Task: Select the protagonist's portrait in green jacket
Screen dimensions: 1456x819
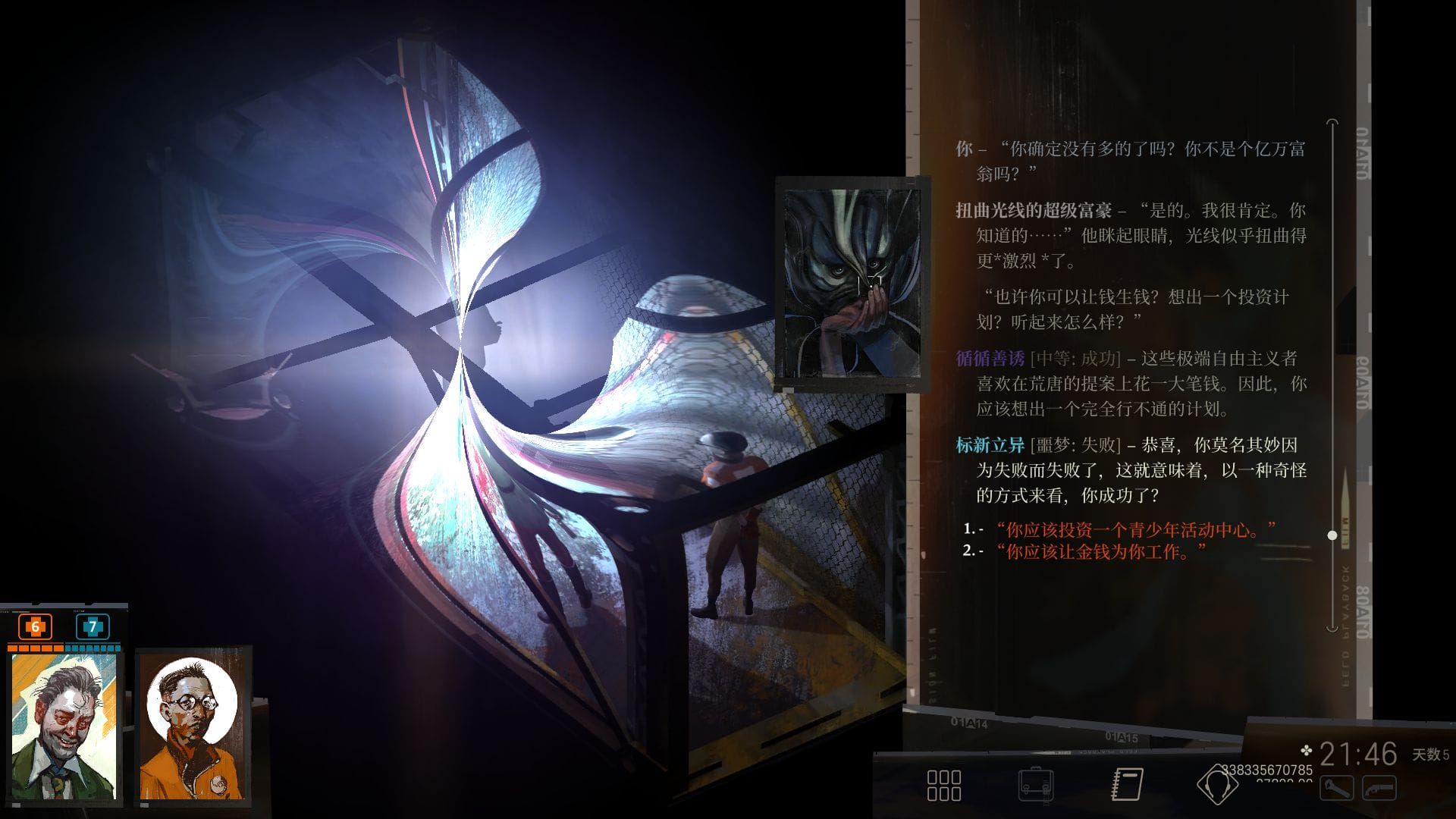Action: [64, 726]
